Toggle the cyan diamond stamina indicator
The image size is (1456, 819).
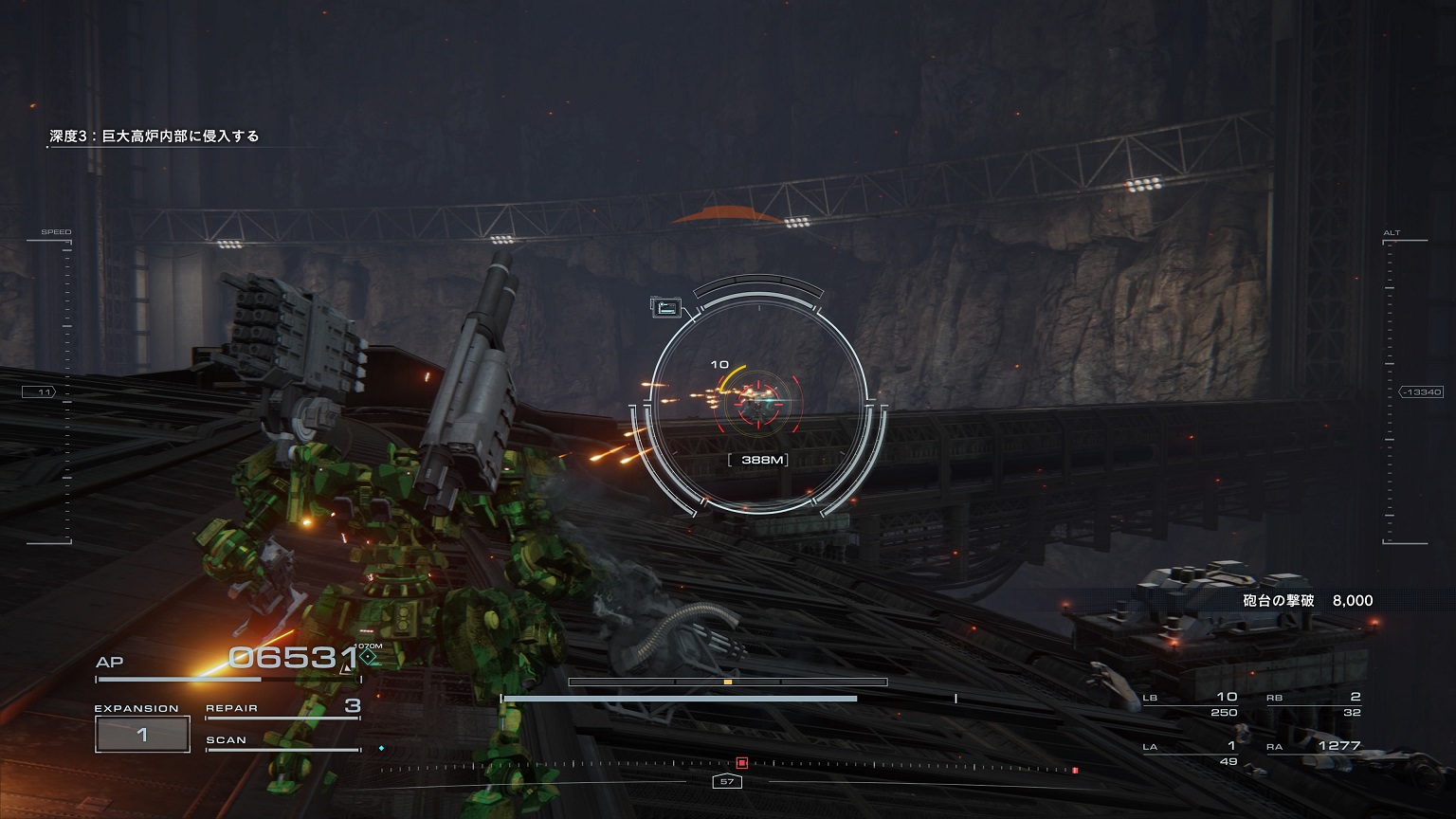tap(383, 748)
